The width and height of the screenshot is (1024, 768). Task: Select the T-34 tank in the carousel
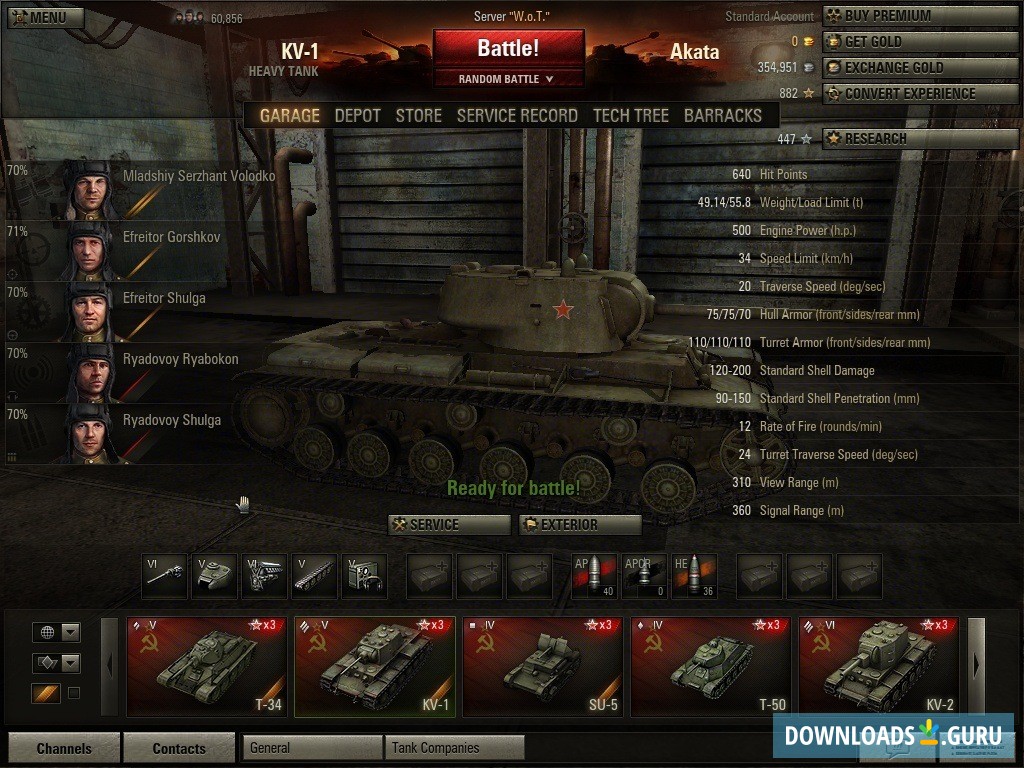(x=207, y=666)
